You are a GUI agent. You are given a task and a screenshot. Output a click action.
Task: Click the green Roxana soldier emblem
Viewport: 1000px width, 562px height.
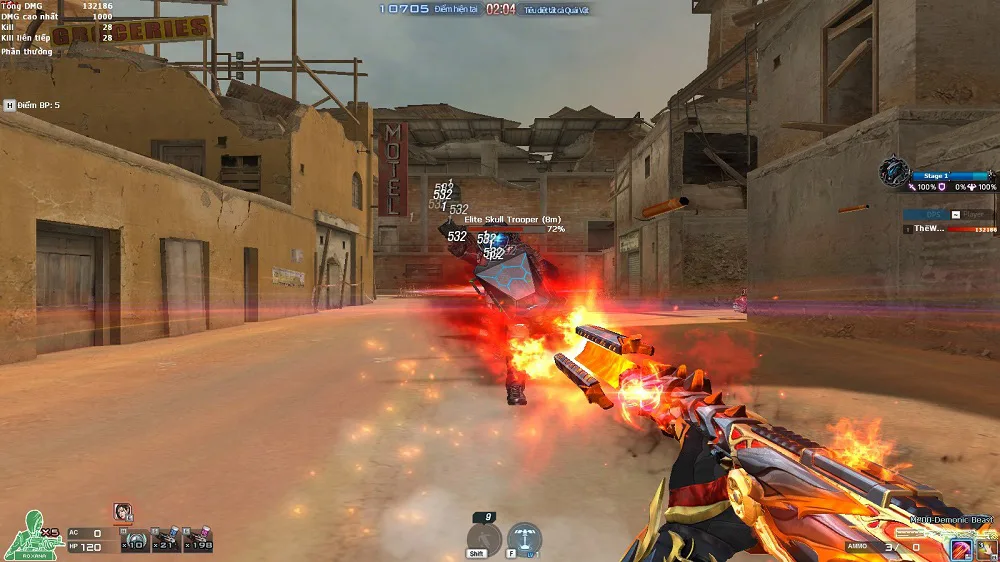click(x=30, y=536)
